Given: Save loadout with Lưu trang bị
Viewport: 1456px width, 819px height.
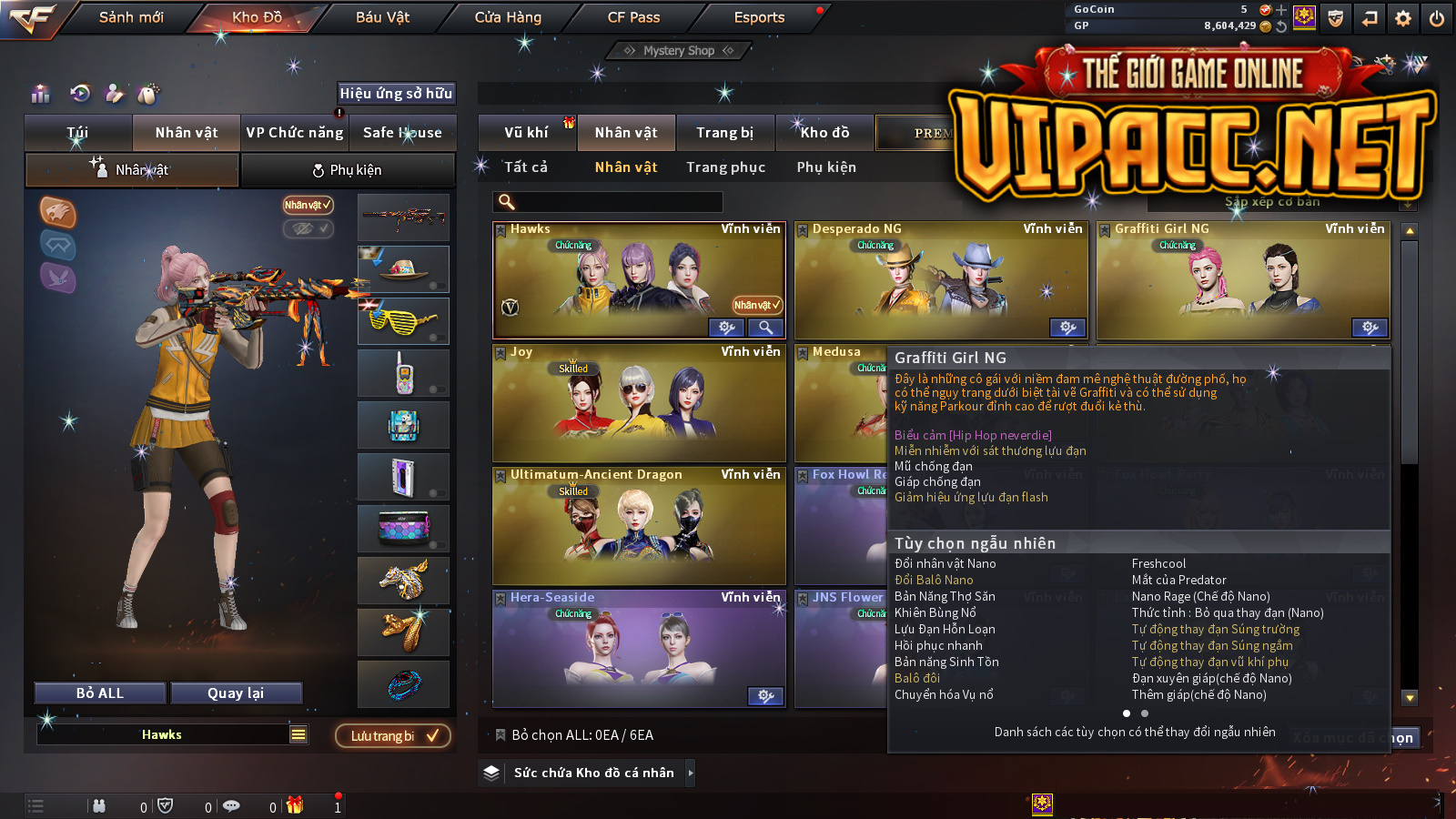Looking at the screenshot, I should 393,736.
